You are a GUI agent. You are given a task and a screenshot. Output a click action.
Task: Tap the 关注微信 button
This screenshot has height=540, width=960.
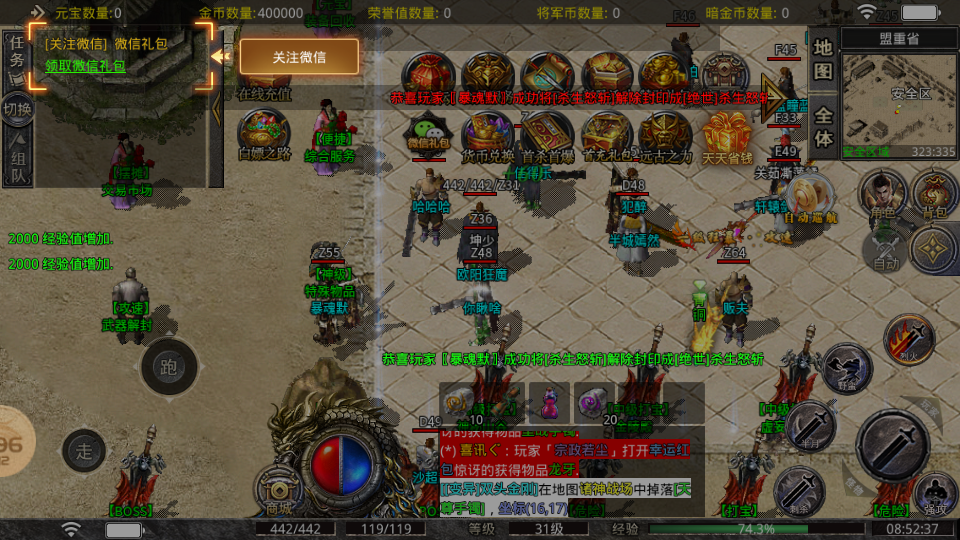(x=299, y=57)
